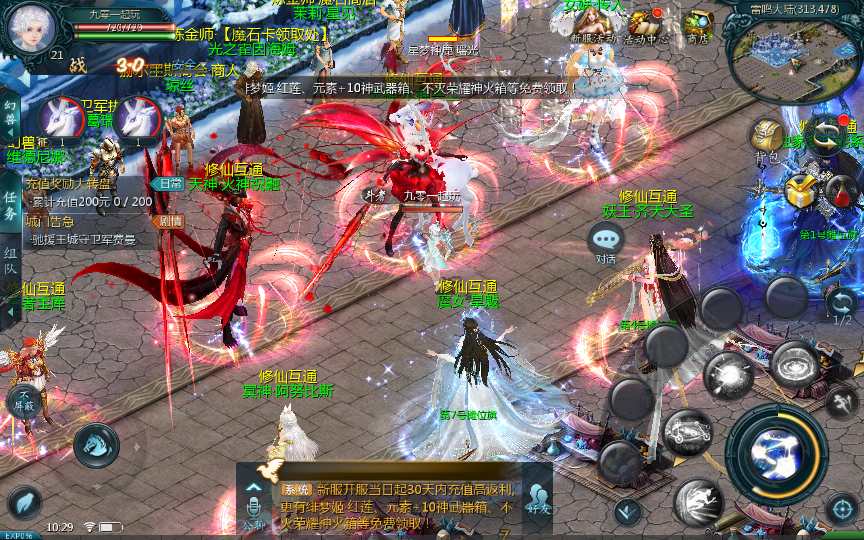
Task: Select the first unicorn pet portrait
Action: (x=65, y=120)
